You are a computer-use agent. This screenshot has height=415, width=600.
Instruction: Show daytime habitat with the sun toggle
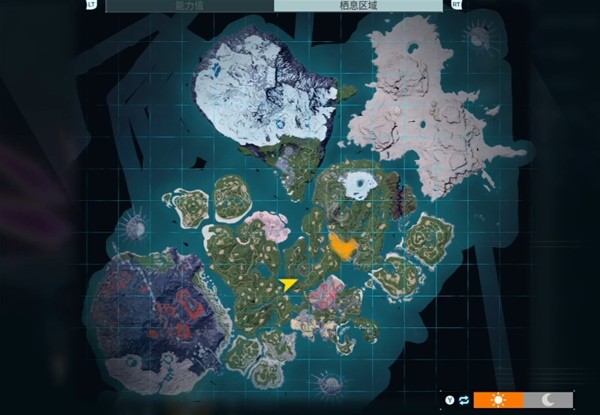tap(498, 400)
